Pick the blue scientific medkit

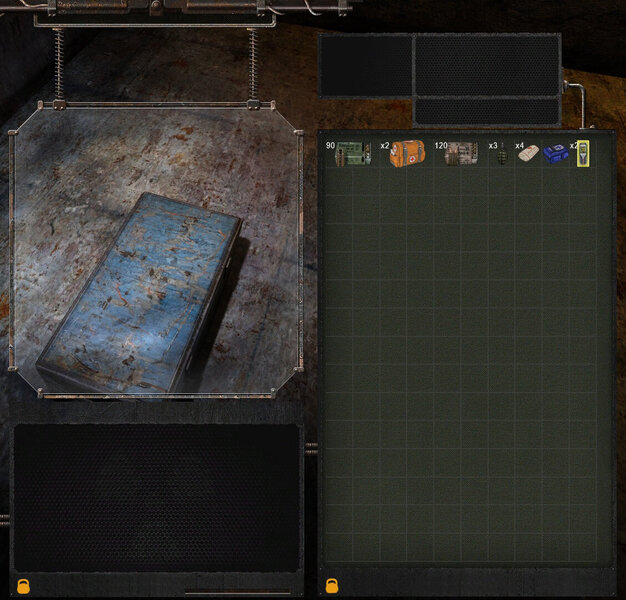pyautogui.click(x=555, y=154)
